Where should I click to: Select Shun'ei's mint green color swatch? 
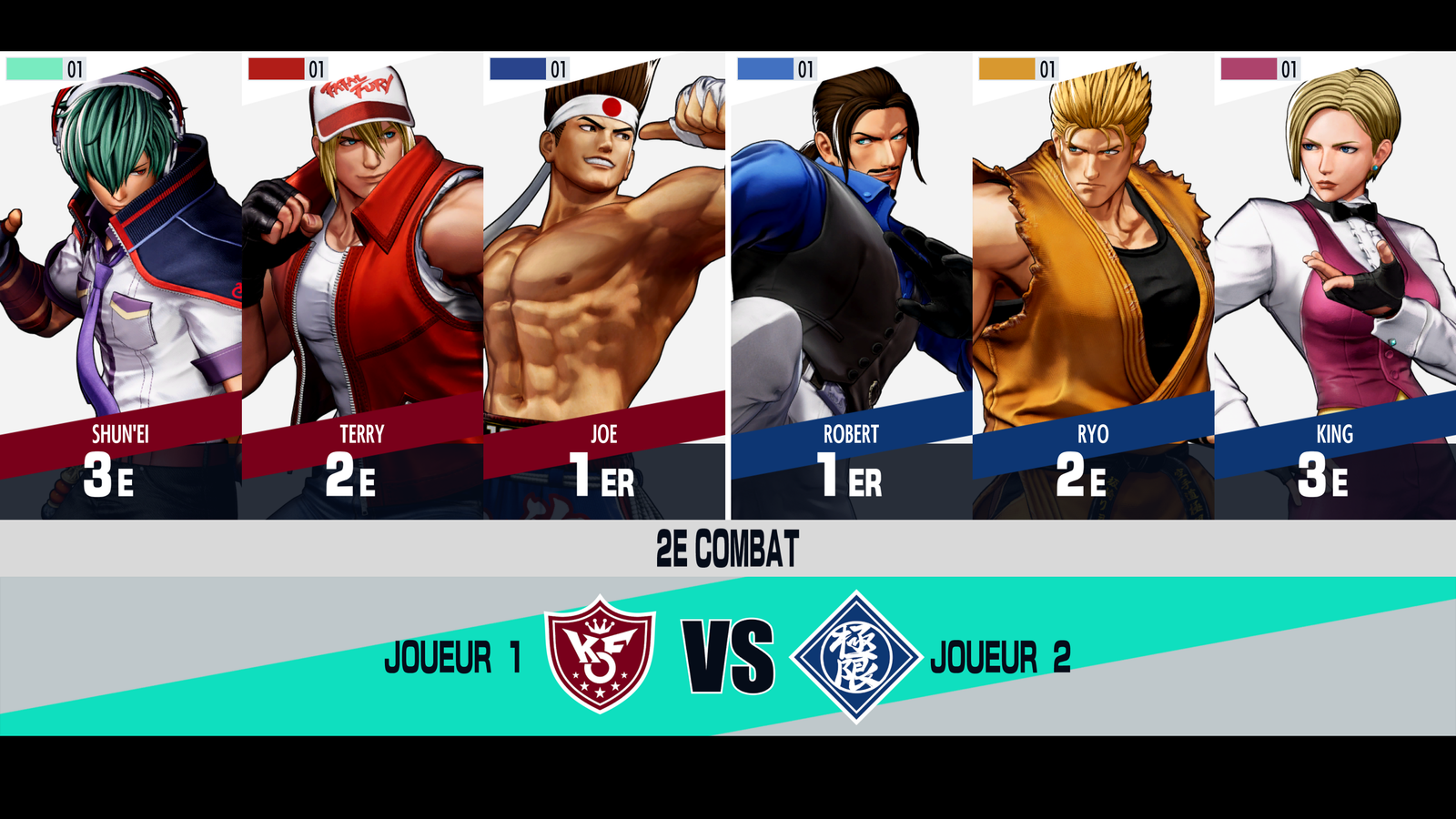click(34, 69)
